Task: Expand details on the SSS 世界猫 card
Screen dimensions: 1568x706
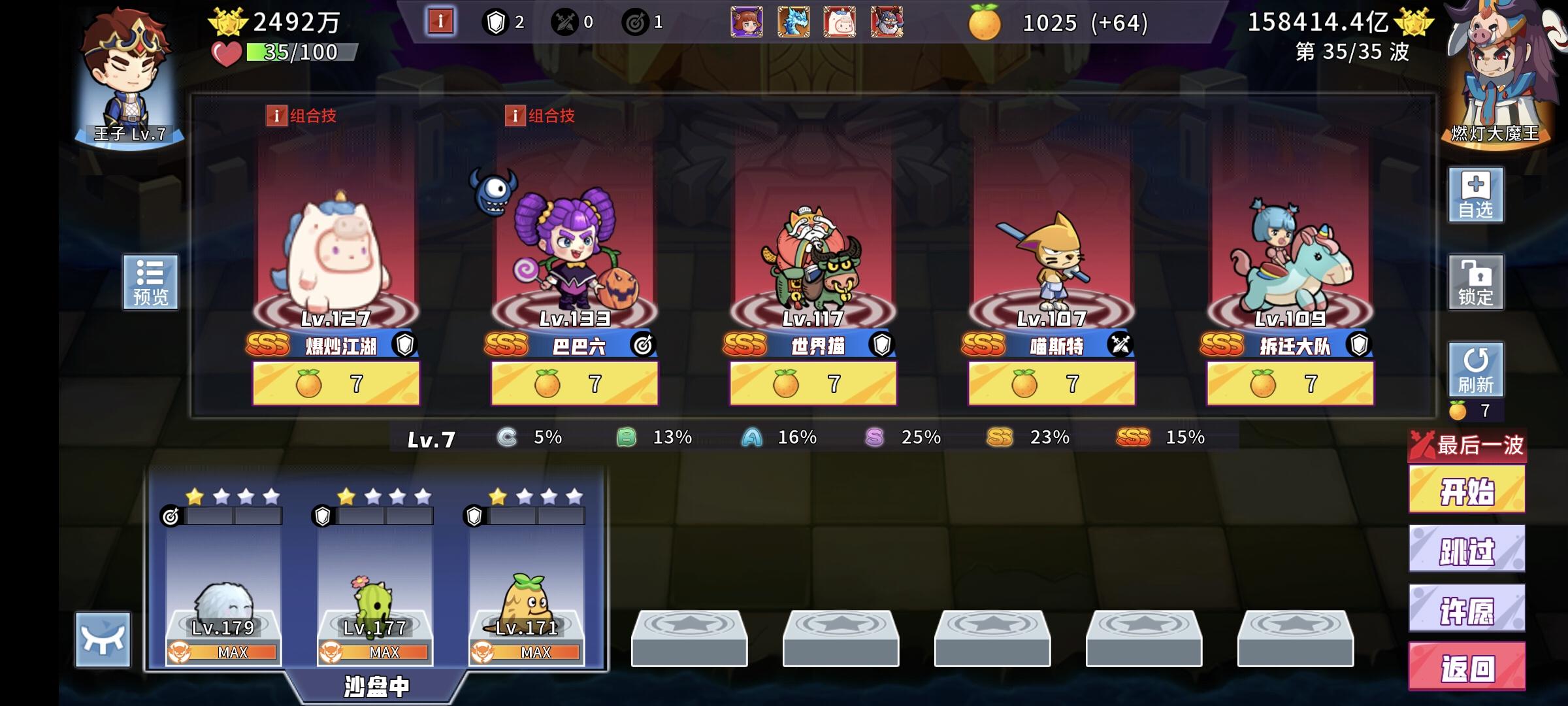Action: (813, 261)
